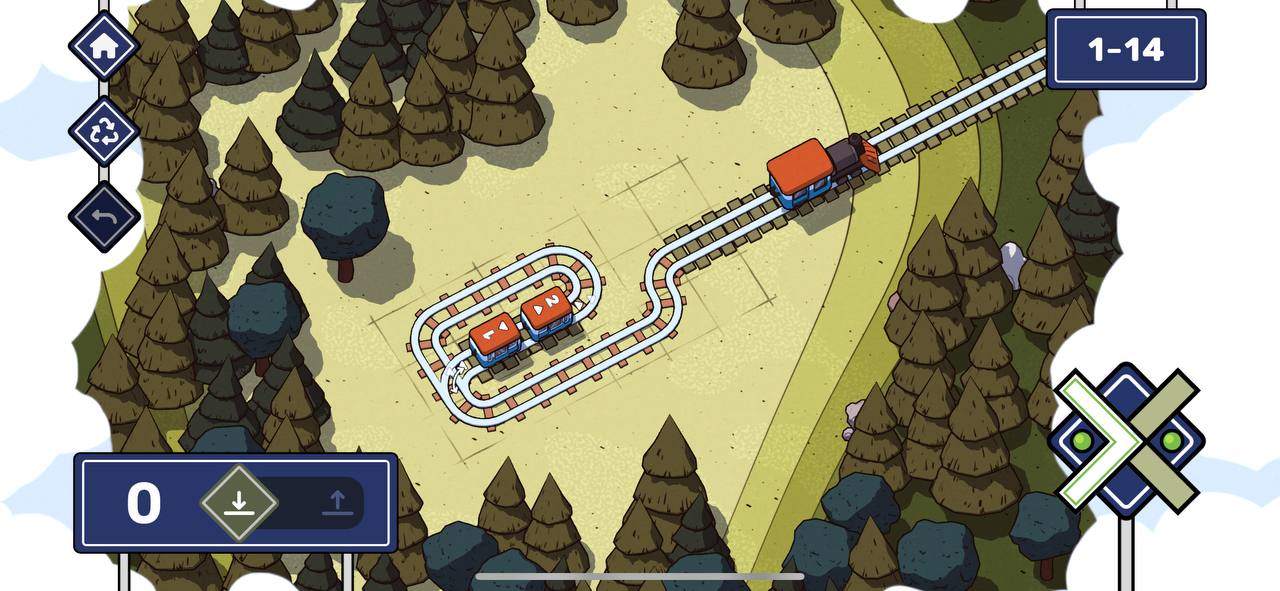Viewport: 1280px width, 591px height.
Task: Undo the last move
Action: point(104,217)
